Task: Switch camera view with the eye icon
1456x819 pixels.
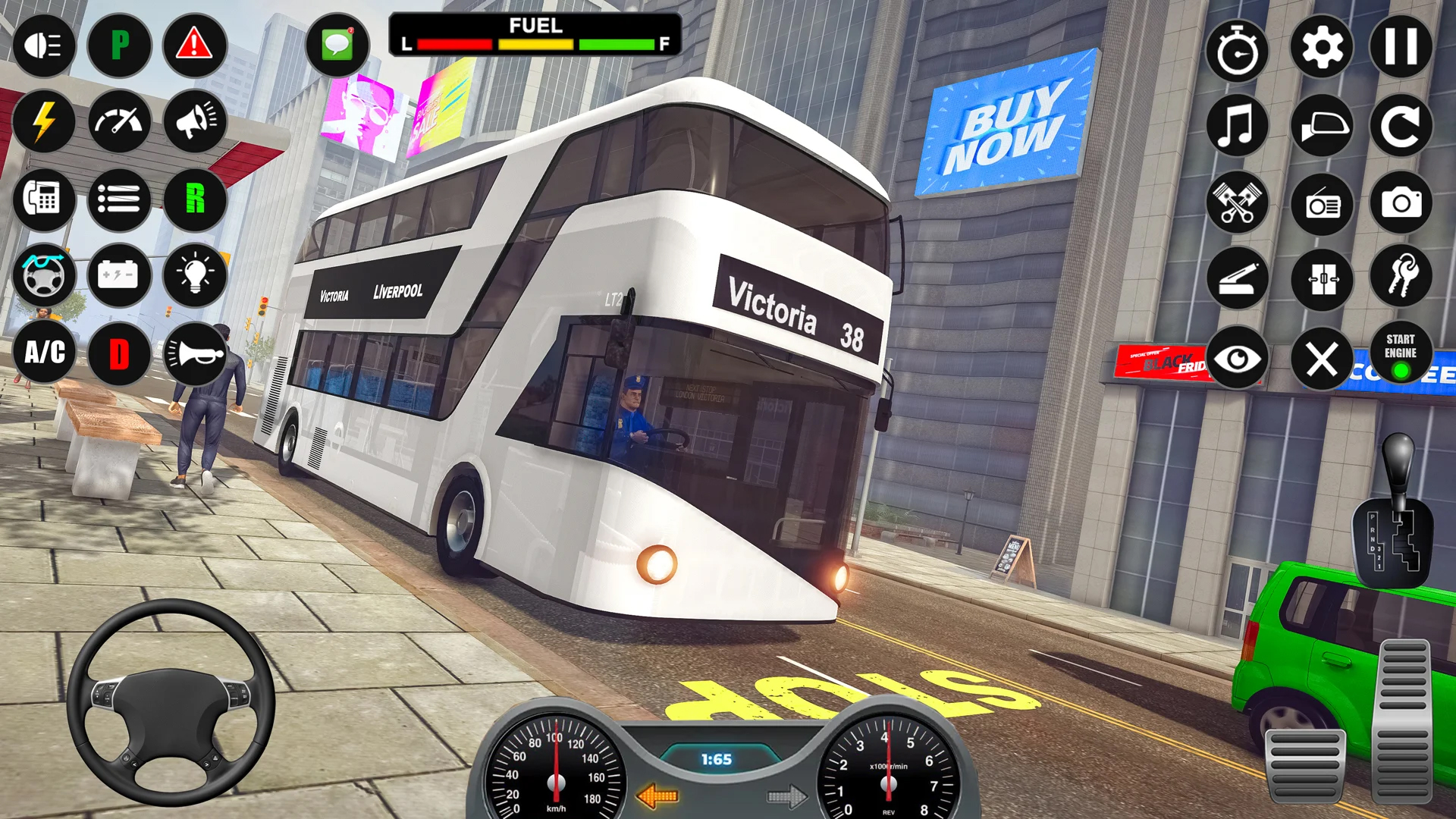Action: click(1238, 356)
